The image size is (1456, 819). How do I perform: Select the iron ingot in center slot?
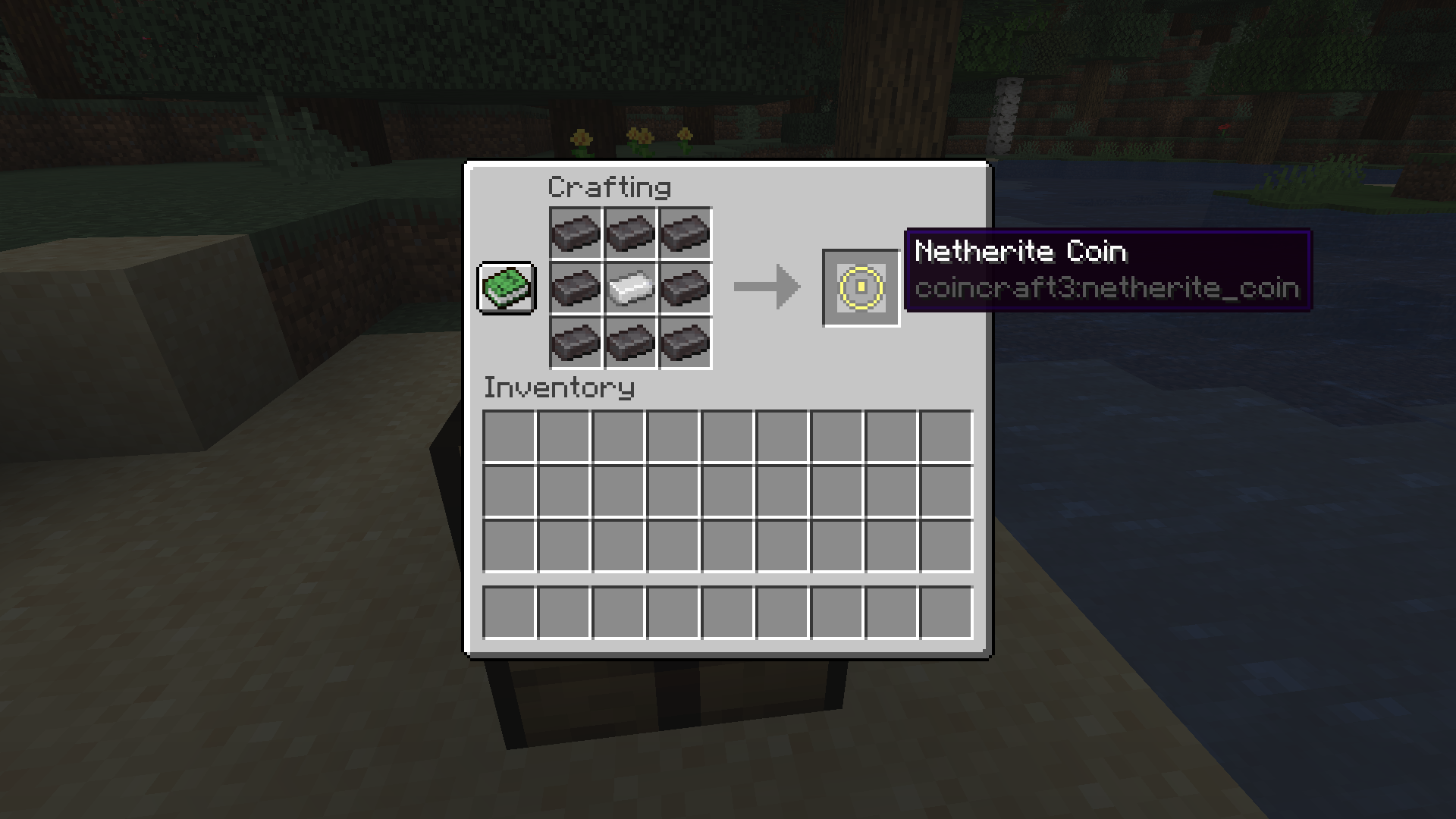pyautogui.click(x=629, y=288)
